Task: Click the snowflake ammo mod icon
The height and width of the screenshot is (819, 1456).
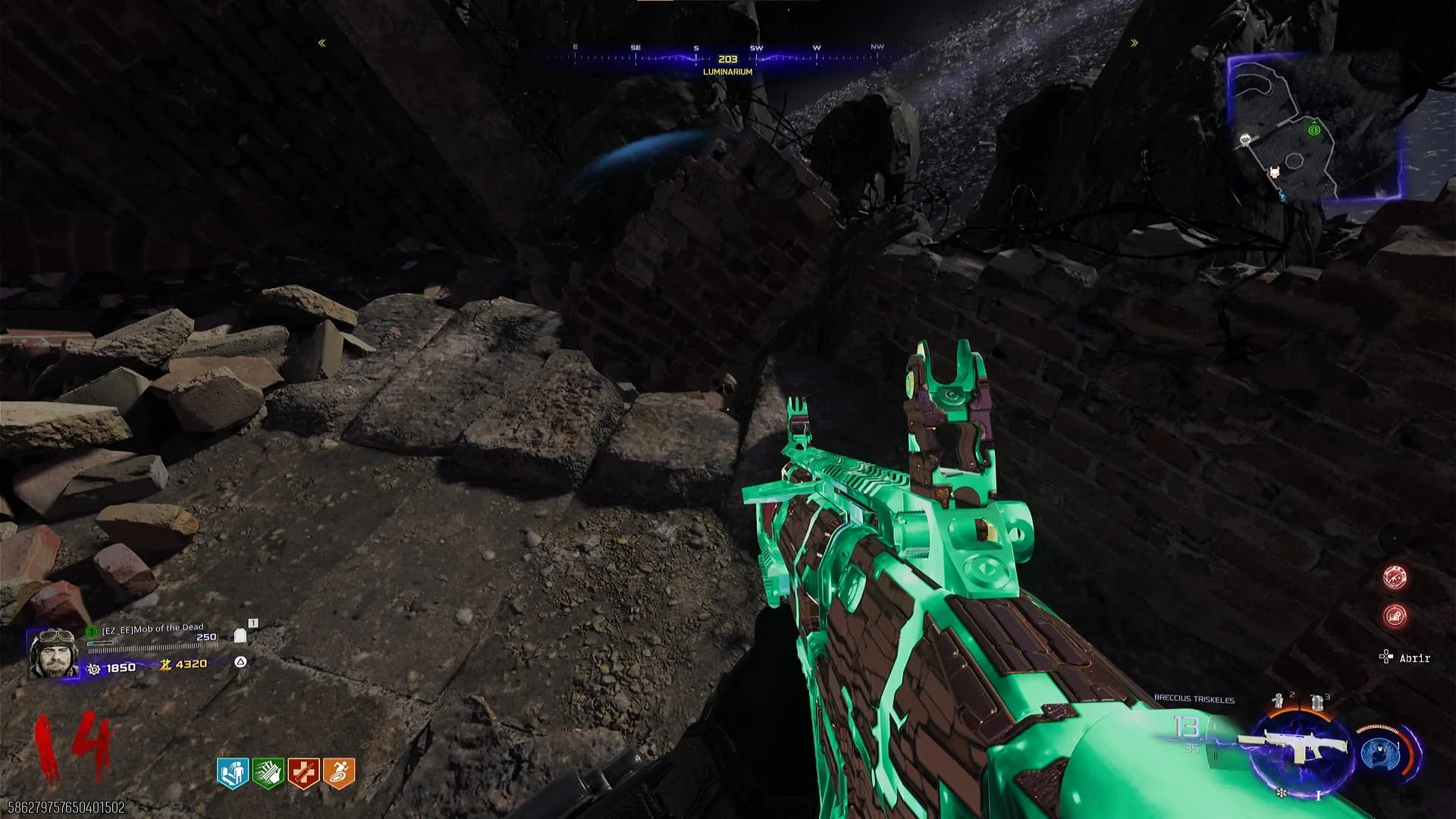Action: click(x=1281, y=793)
